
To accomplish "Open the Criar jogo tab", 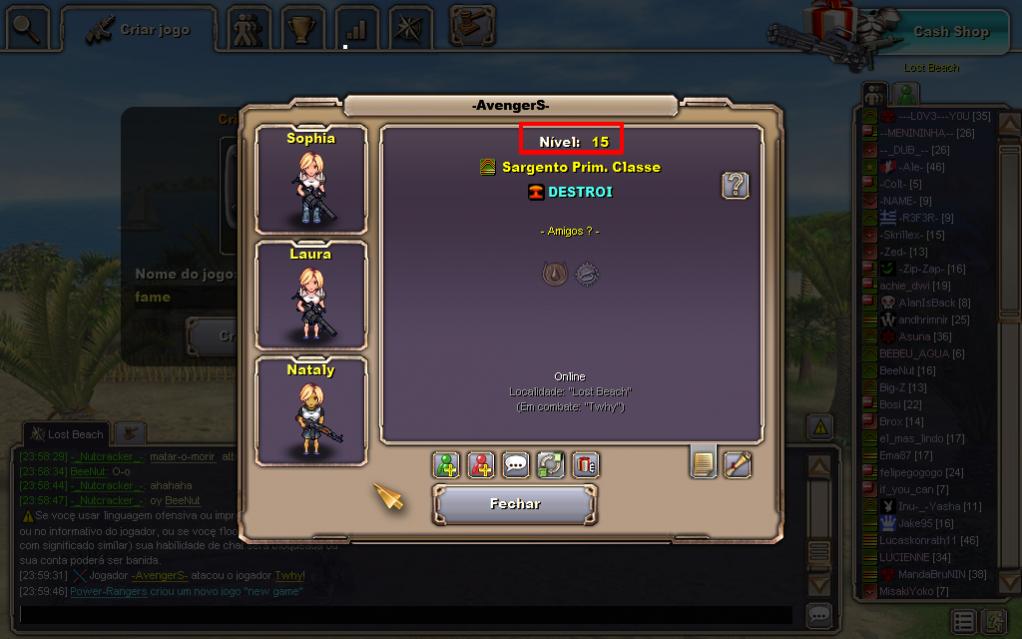I will (x=140, y=30).
